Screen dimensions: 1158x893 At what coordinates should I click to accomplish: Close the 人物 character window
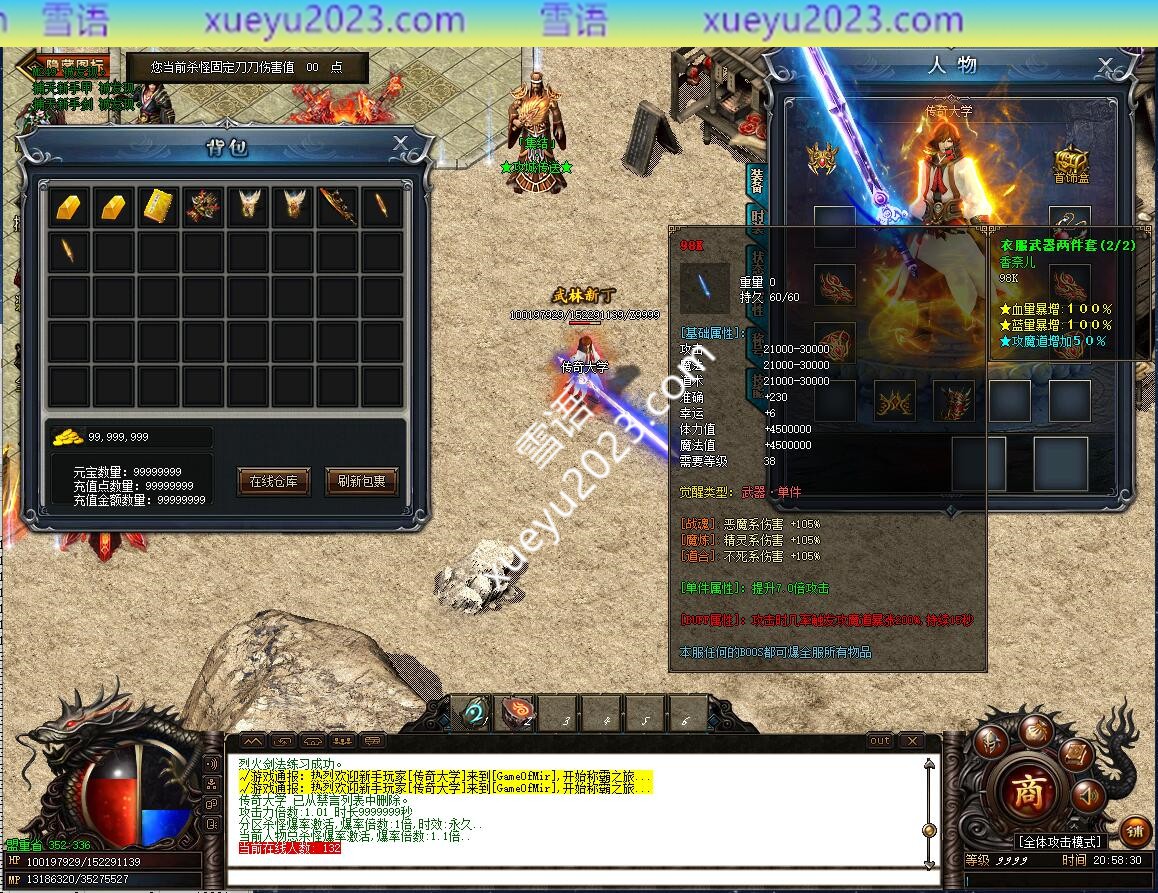(1105, 66)
